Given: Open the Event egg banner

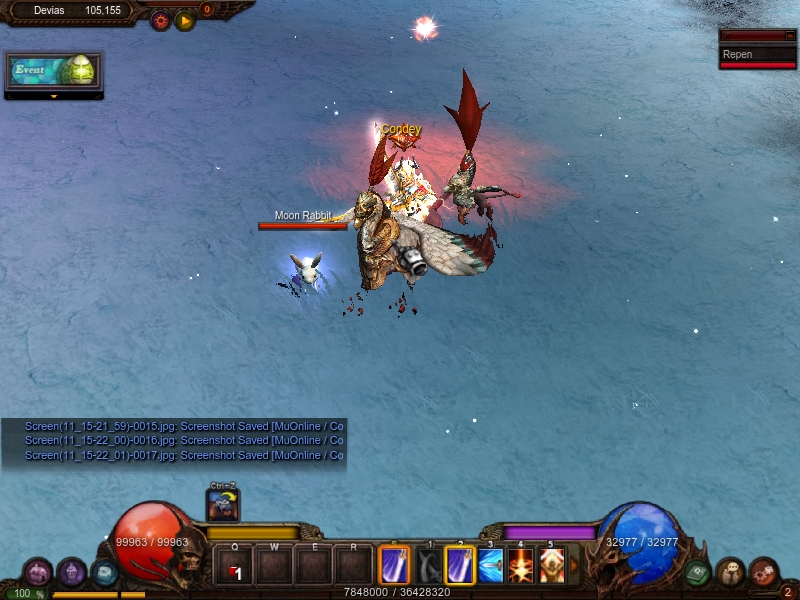Looking at the screenshot, I should tap(53, 71).
